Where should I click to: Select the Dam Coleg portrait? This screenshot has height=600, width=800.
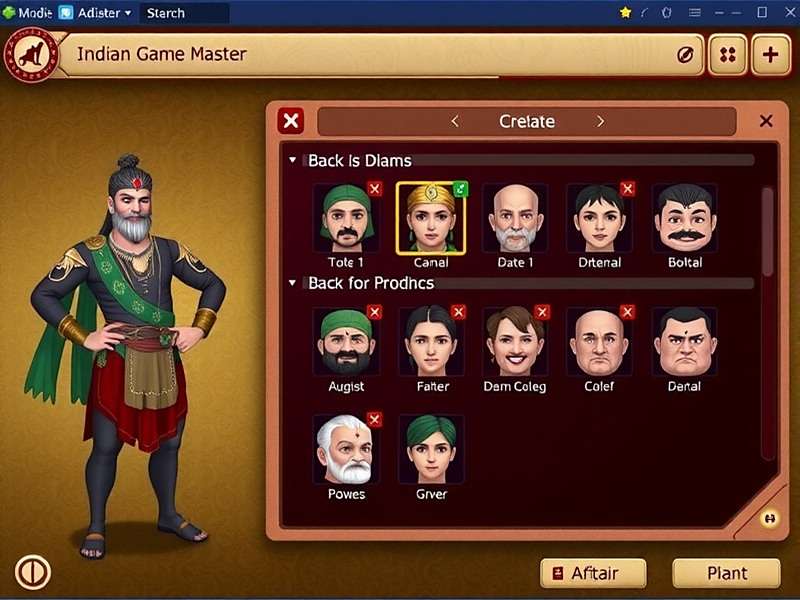(x=515, y=342)
